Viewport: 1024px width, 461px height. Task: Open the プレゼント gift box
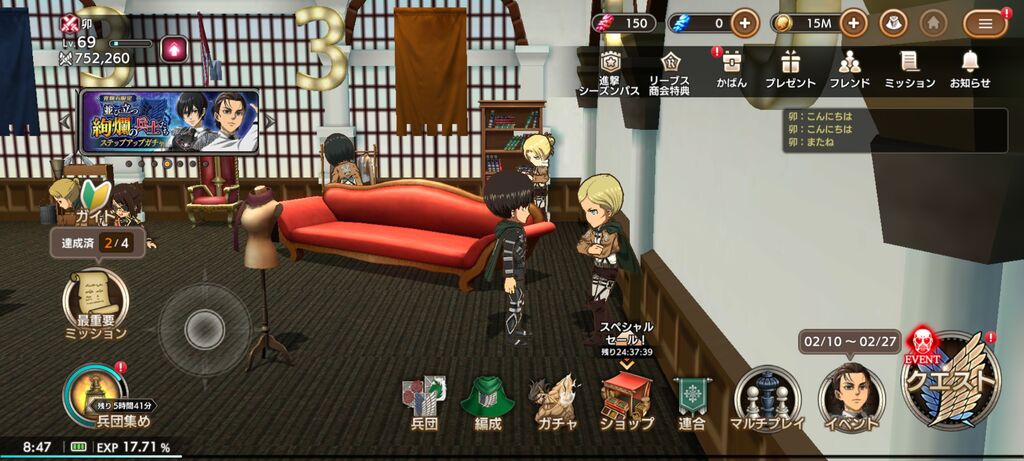click(790, 68)
